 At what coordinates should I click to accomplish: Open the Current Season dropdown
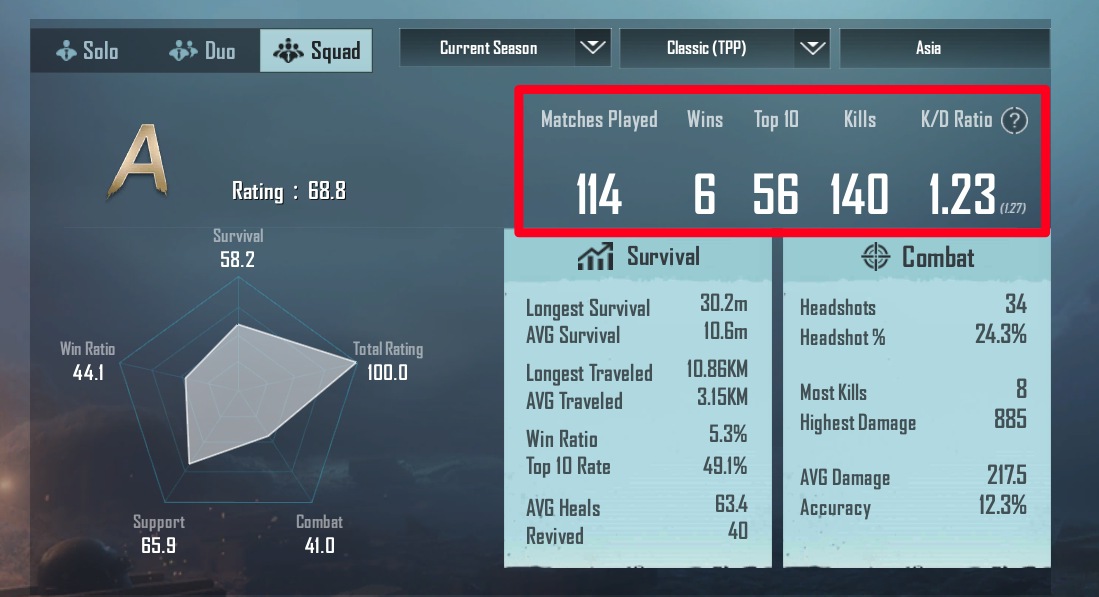pos(505,48)
